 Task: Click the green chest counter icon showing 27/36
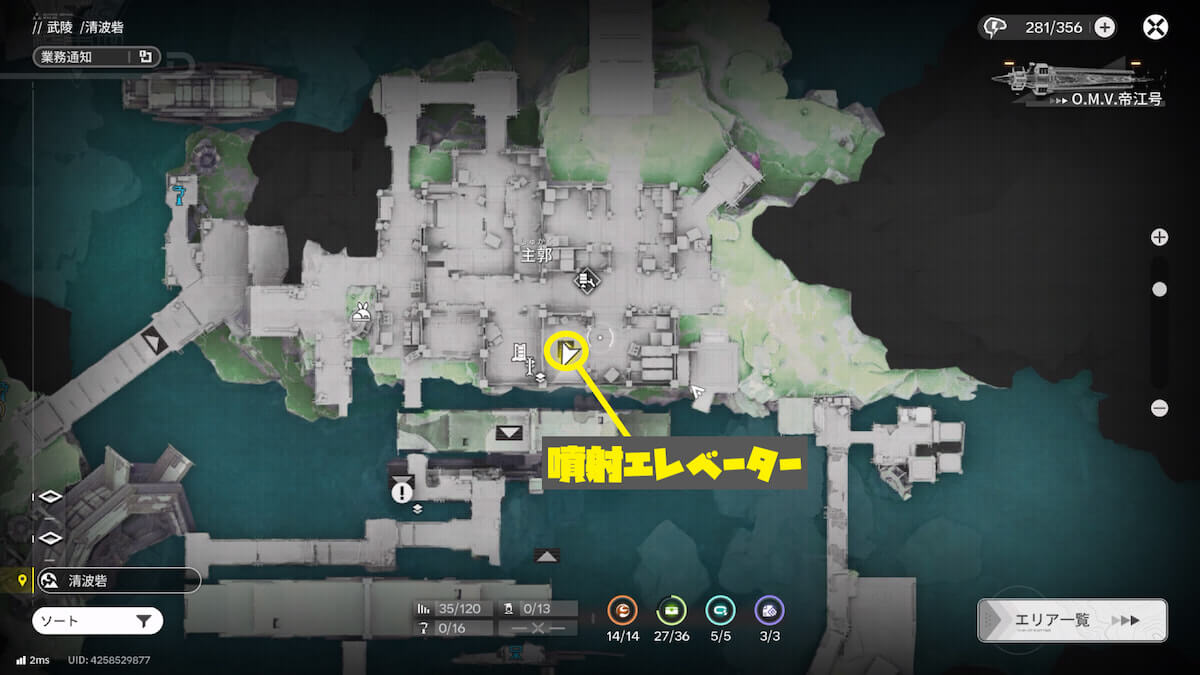pyautogui.click(x=671, y=610)
